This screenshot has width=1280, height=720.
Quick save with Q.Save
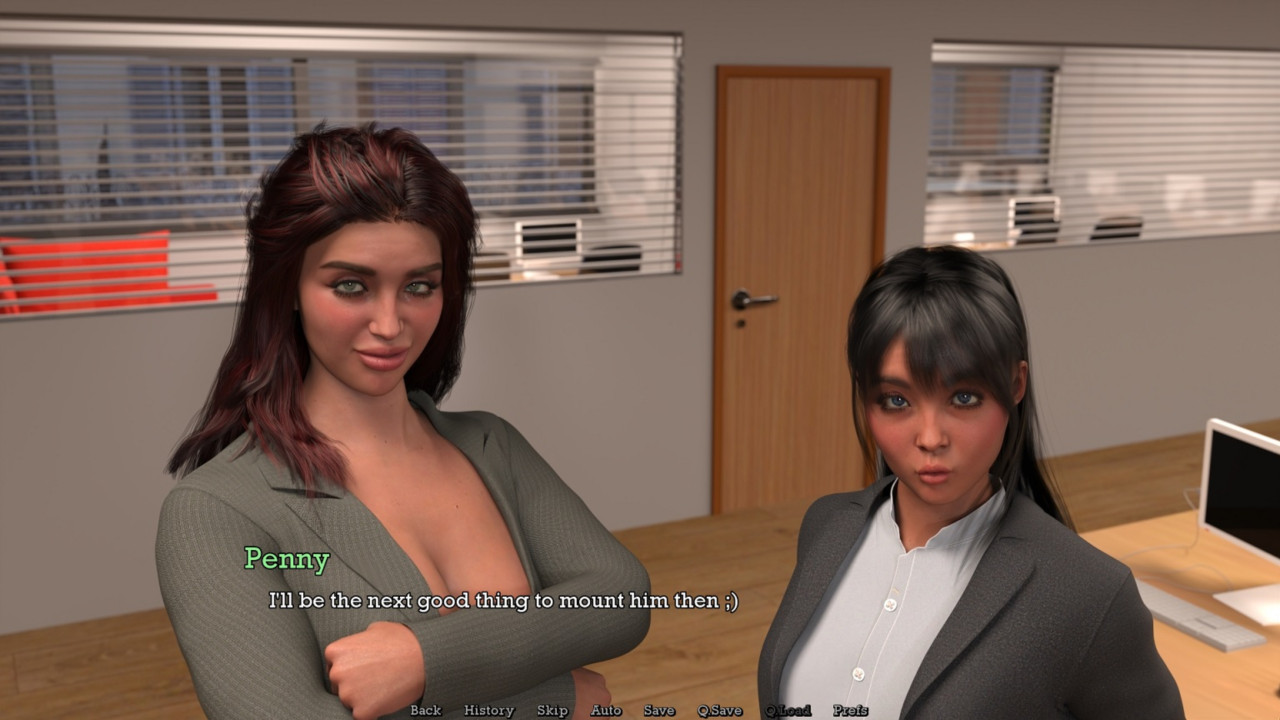pyautogui.click(x=720, y=710)
